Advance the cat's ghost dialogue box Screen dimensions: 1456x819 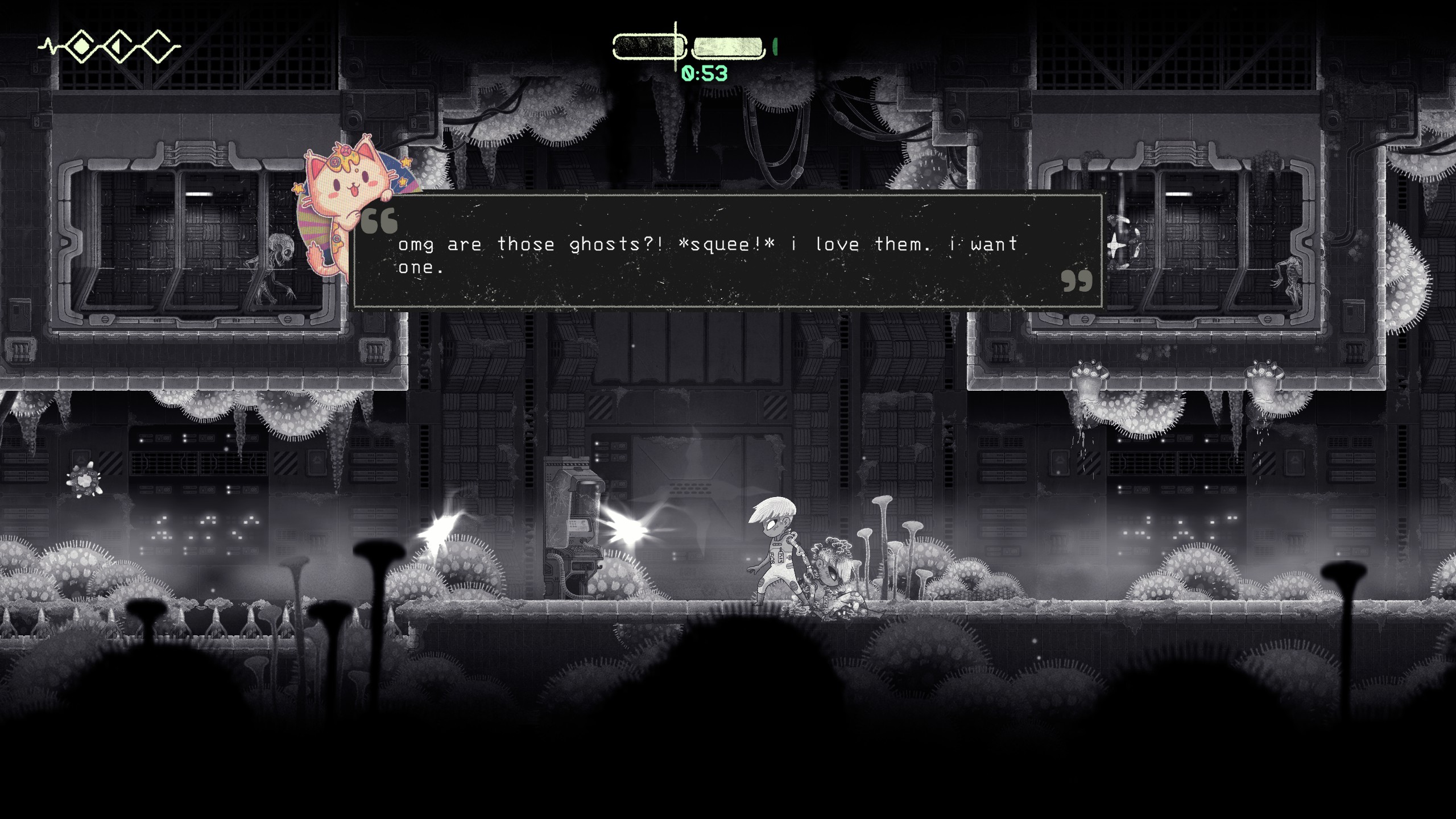(727, 251)
